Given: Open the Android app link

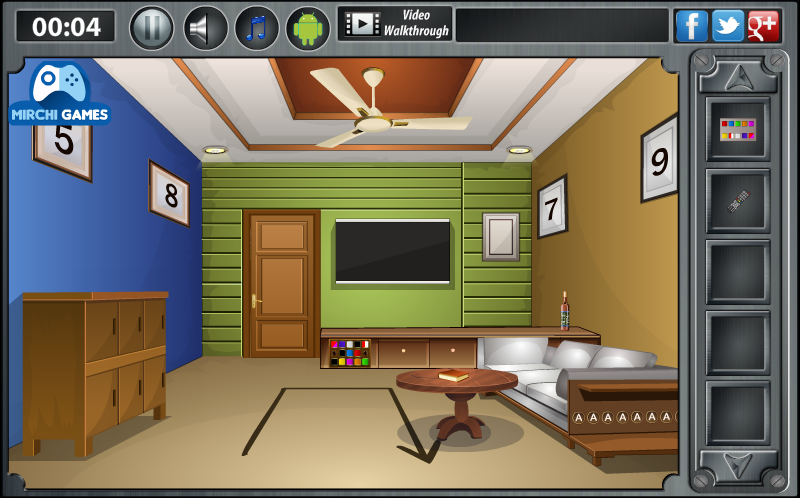Looking at the screenshot, I should [308, 27].
